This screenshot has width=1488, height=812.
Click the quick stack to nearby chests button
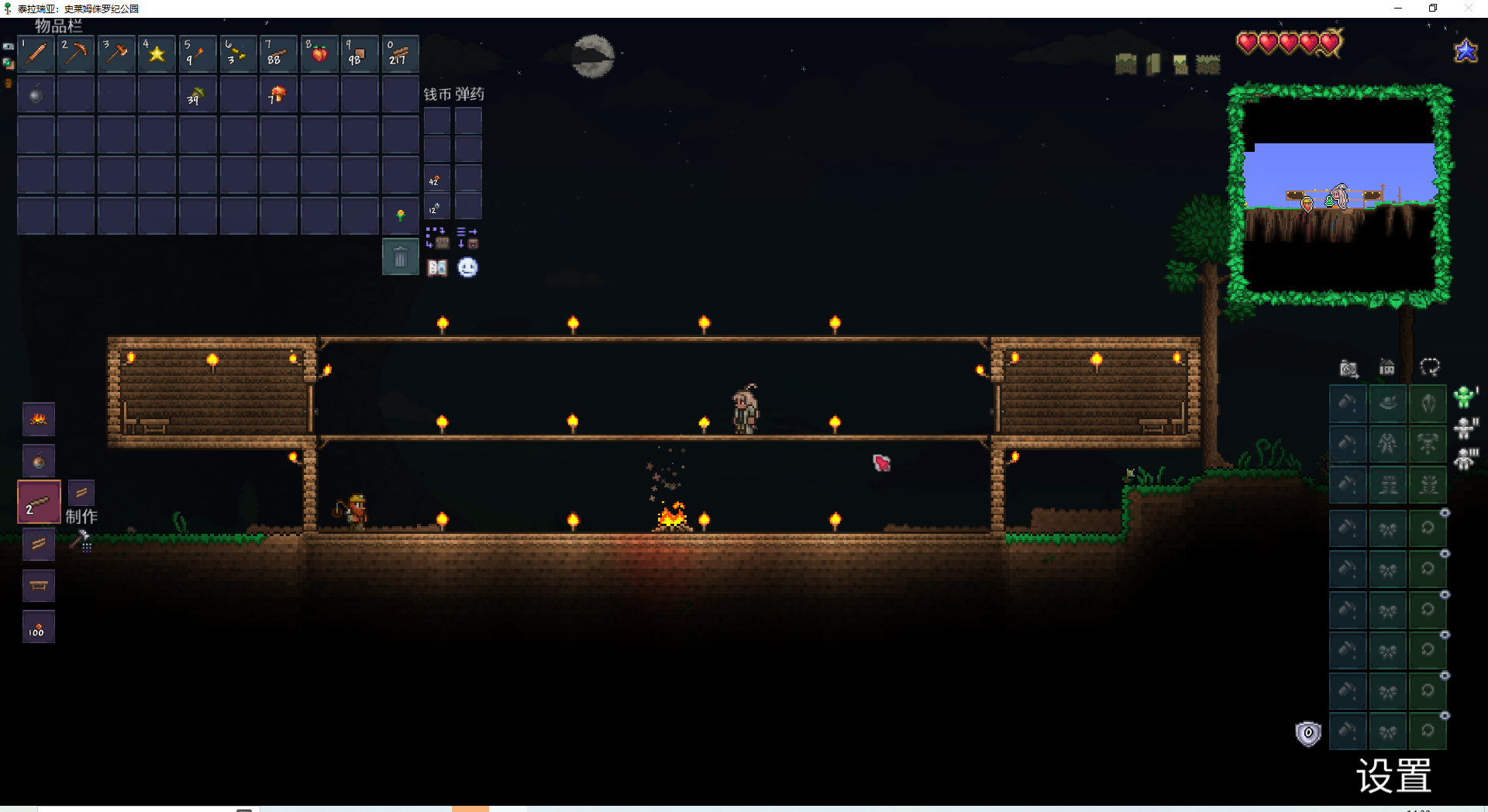pyautogui.click(x=436, y=237)
